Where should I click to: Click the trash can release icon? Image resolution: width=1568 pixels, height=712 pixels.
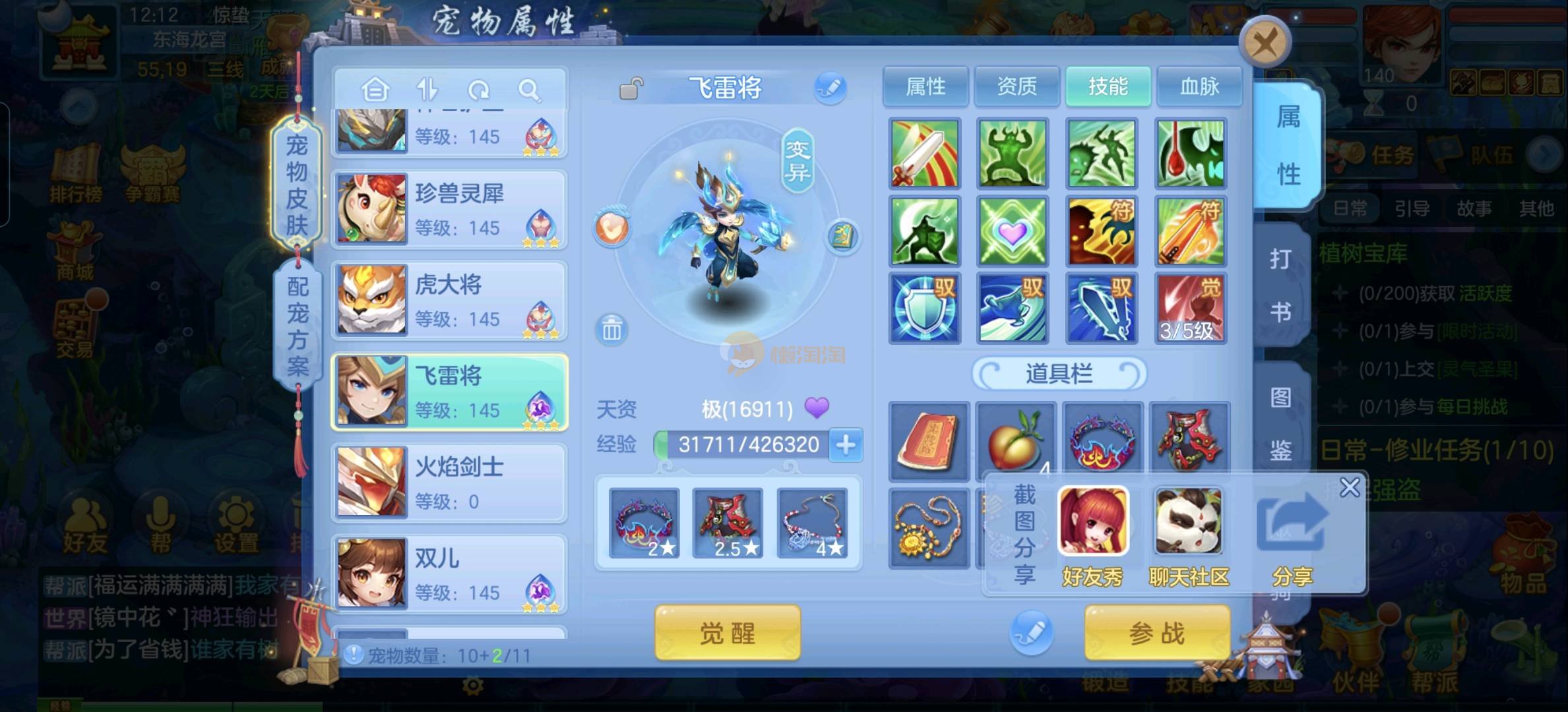click(612, 329)
